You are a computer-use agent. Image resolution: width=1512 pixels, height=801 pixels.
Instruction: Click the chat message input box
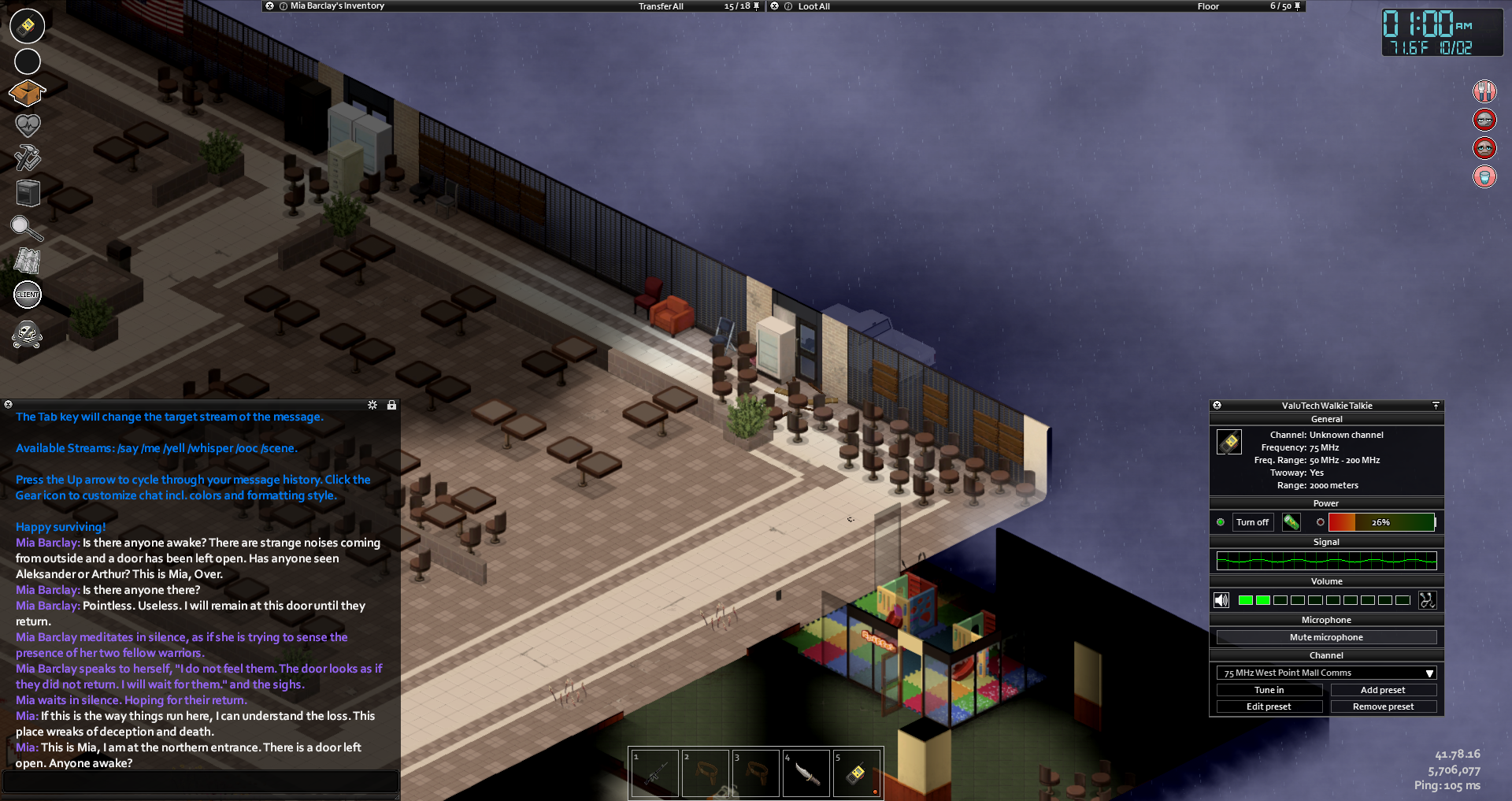[200, 781]
